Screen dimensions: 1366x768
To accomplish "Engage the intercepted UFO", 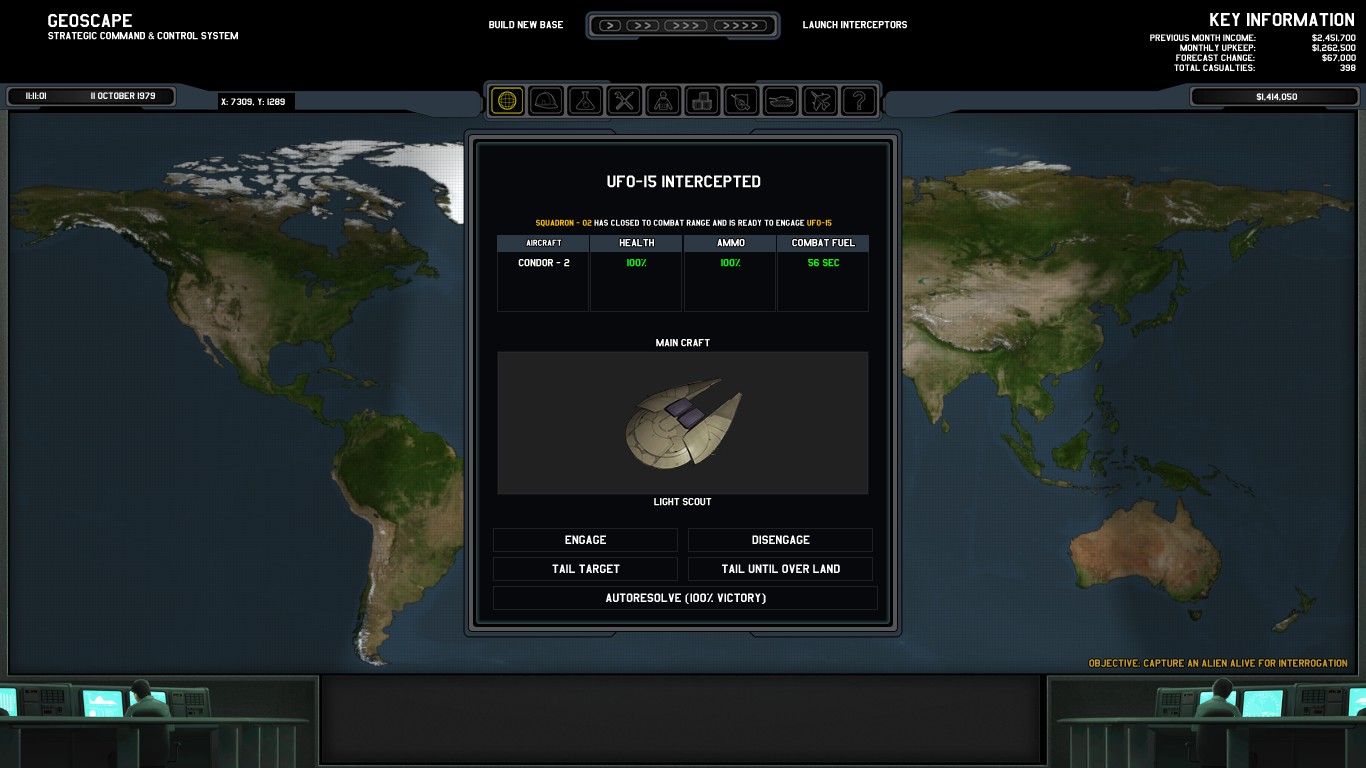I will click(585, 540).
